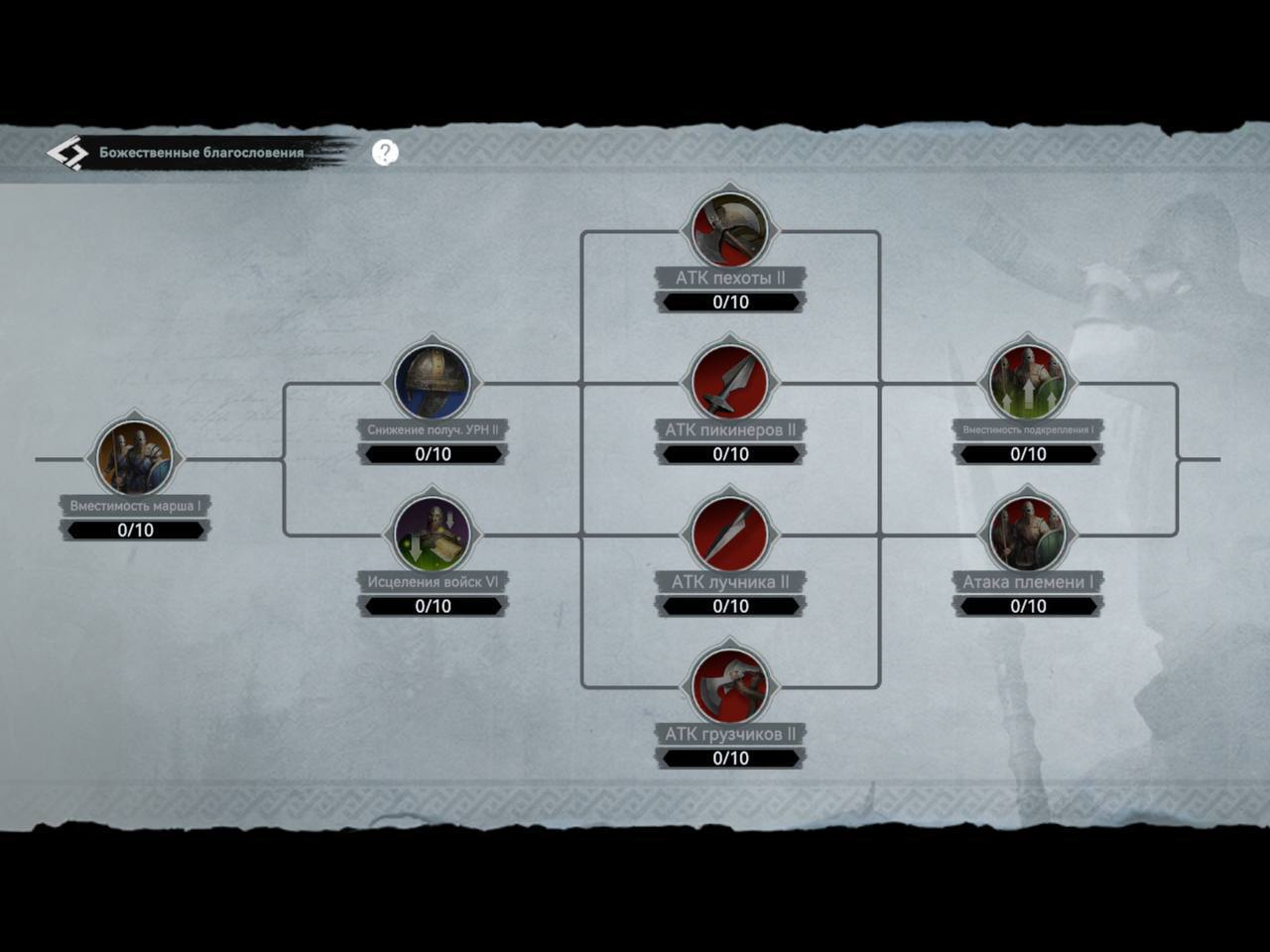The width and height of the screenshot is (1270, 952).
Task: Select Вместимость подкрепления I skill node
Action: coord(1028,382)
